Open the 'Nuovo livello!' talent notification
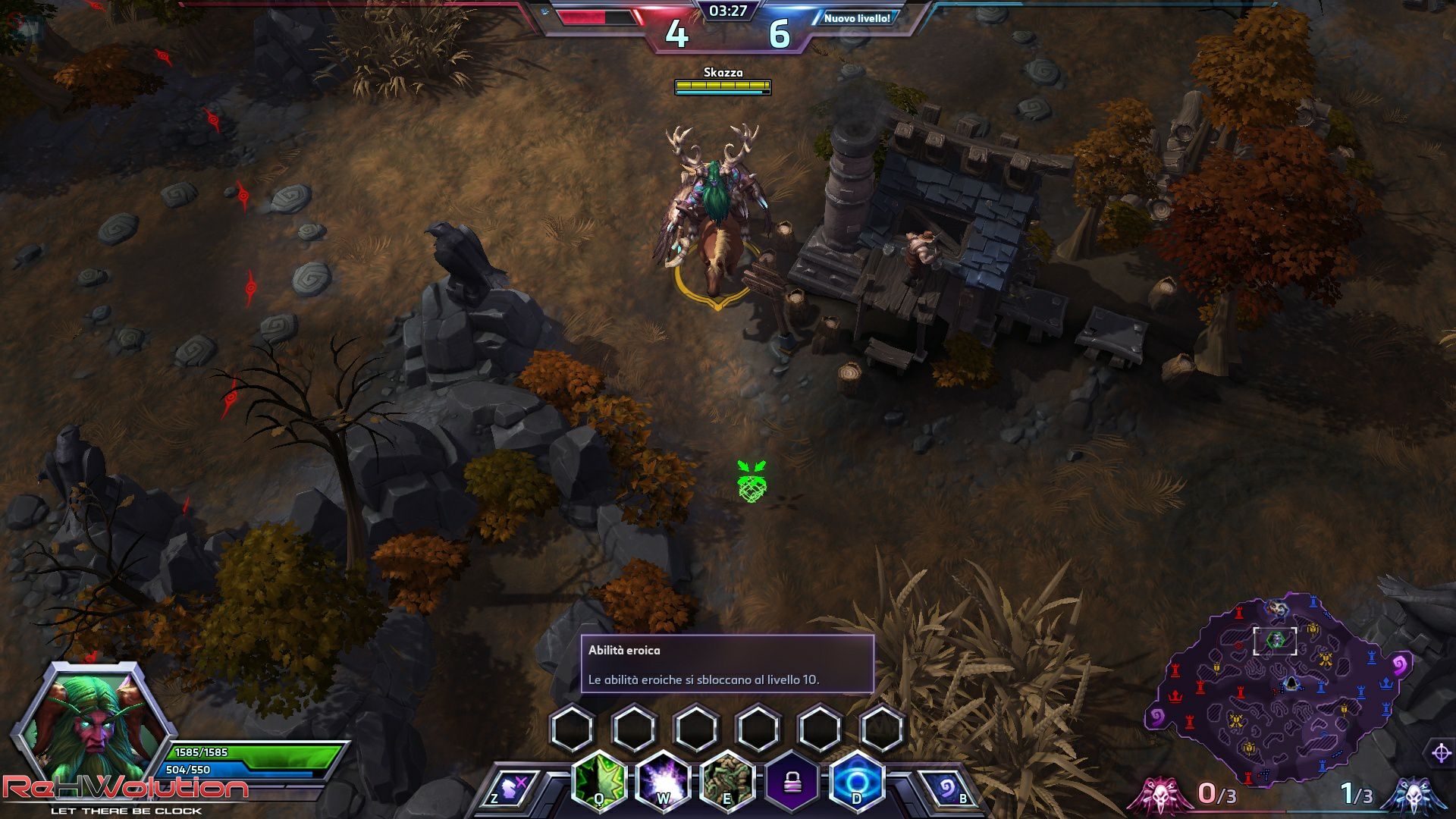The image size is (1456, 819). pyautogui.click(x=857, y=18)
